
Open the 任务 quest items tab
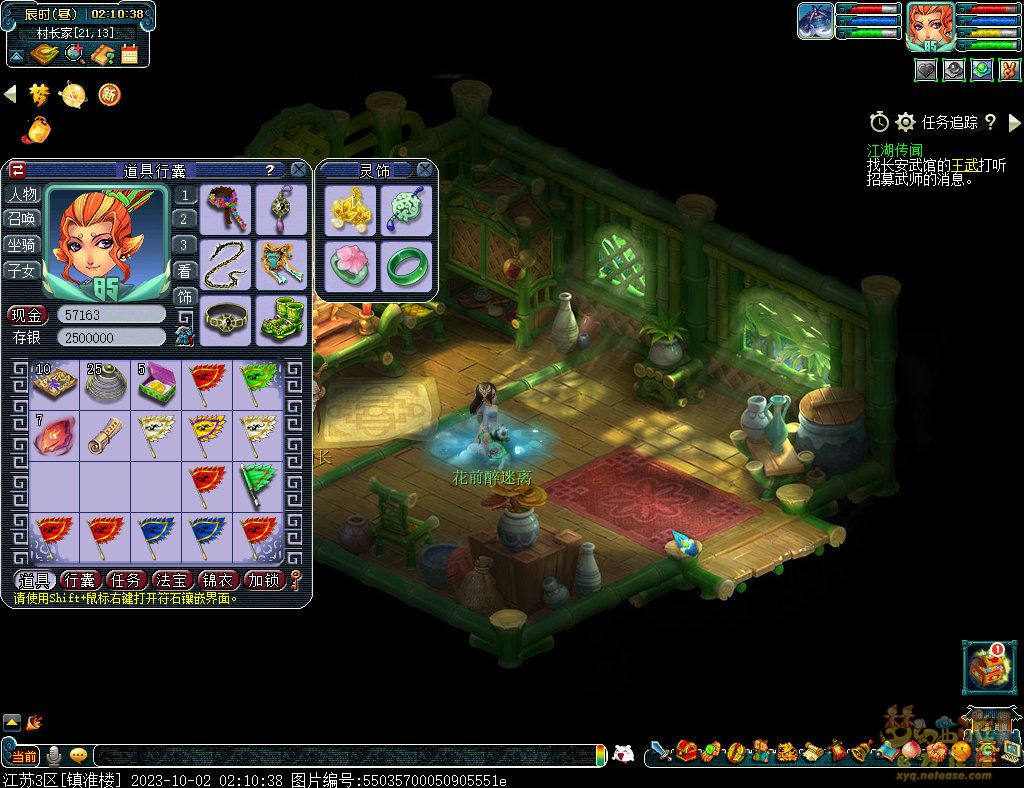click(125, 580)
